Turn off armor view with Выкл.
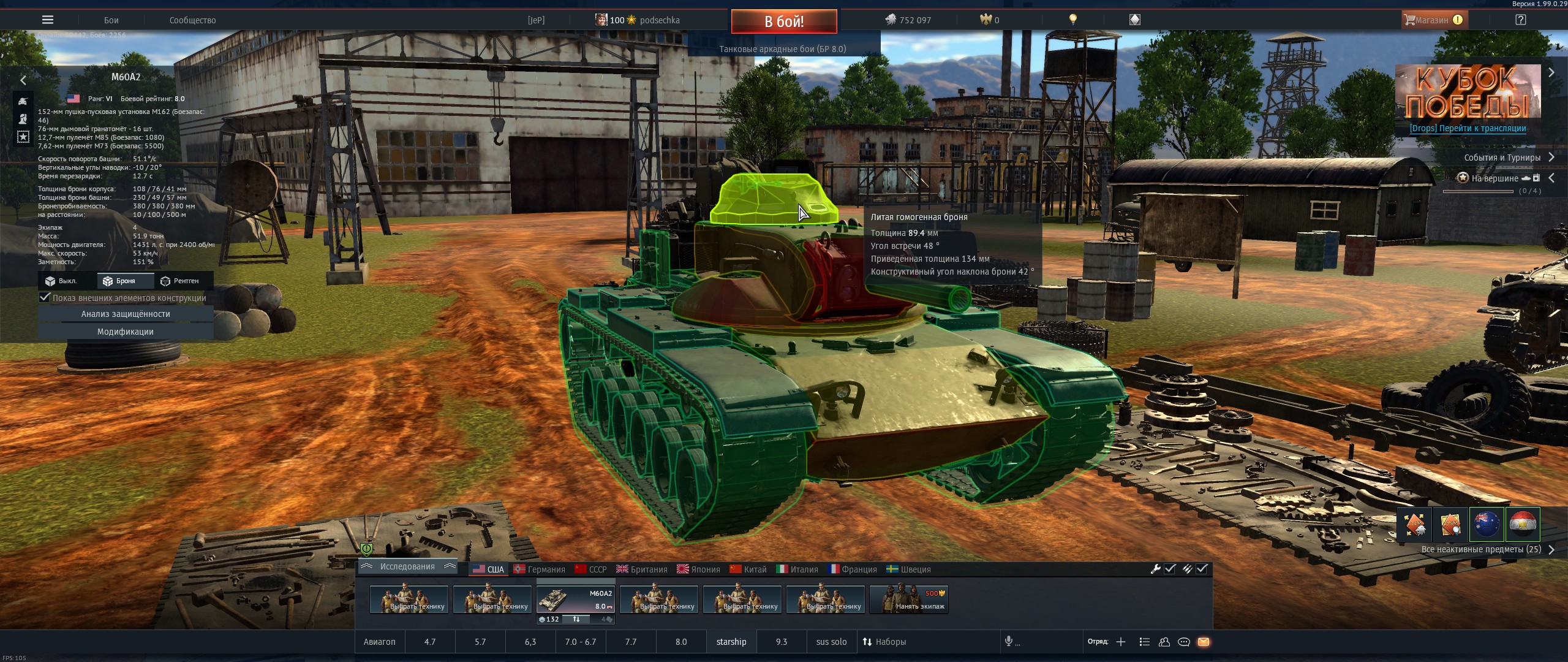Image resolution: width=1568 pixels, height=662 pixels. (x=61, y=281)
